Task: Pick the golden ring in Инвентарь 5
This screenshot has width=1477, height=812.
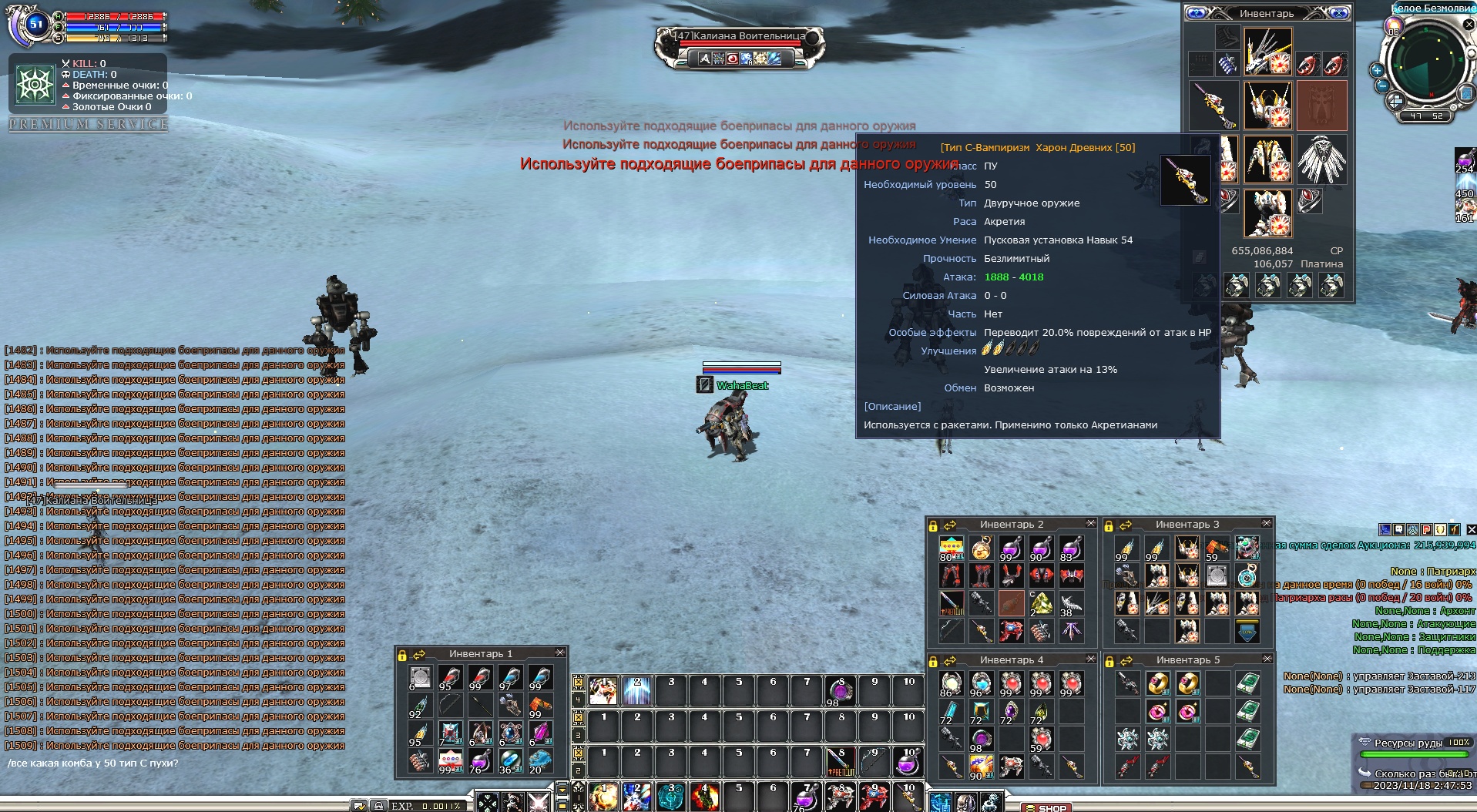Action: point(1157,683)
